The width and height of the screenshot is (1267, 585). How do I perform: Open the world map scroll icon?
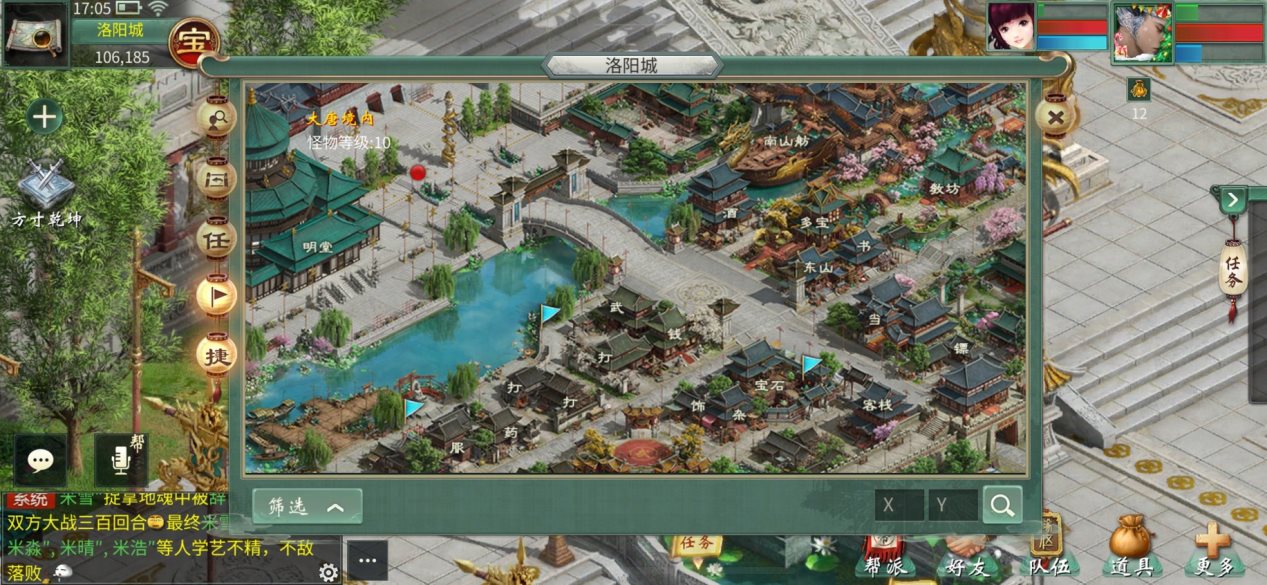point(33,34)
